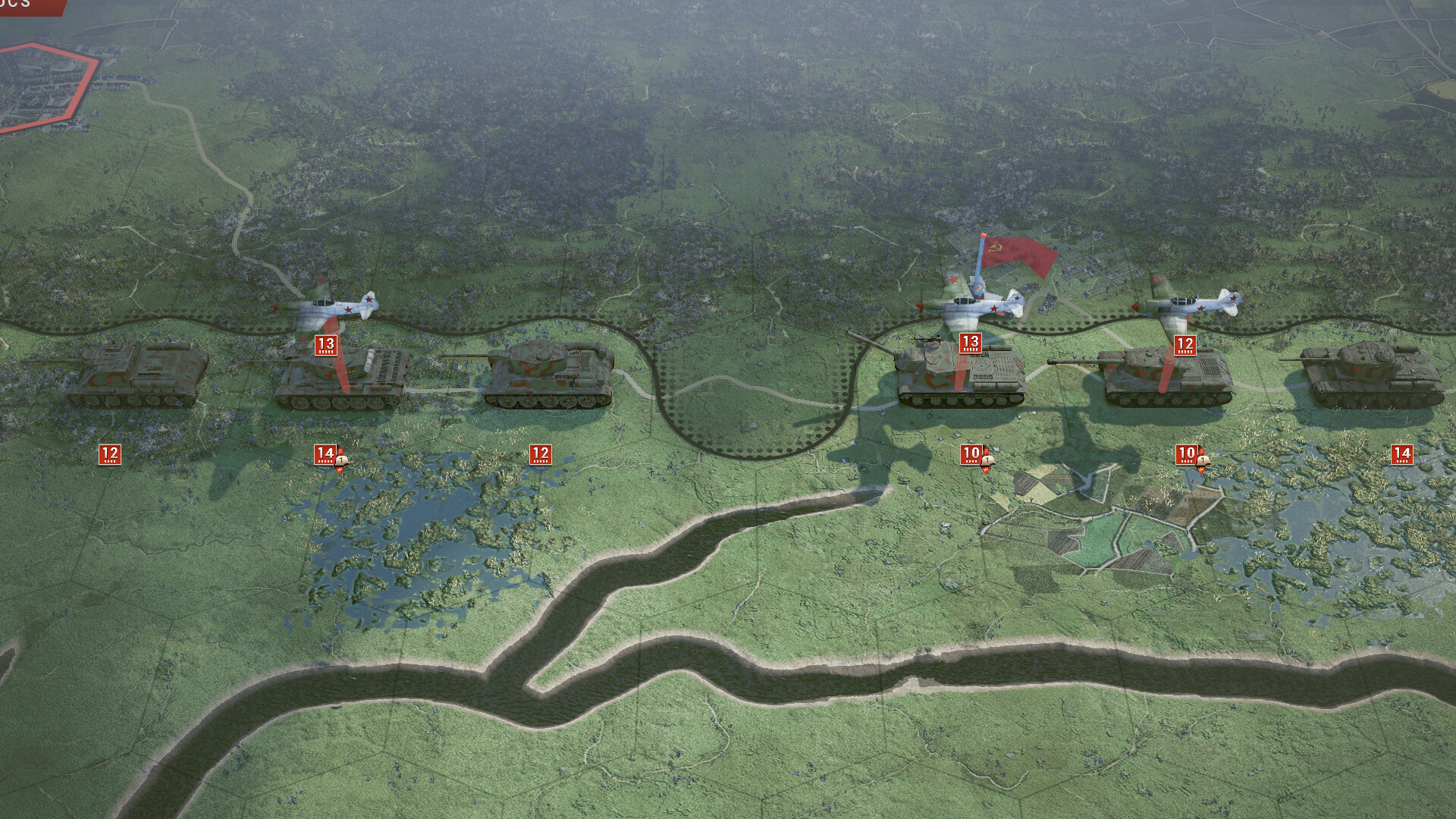Click the medal ribbon under the western 14 badge
The height and width of the screenshot is (819, 1456).
click(340, 472)
